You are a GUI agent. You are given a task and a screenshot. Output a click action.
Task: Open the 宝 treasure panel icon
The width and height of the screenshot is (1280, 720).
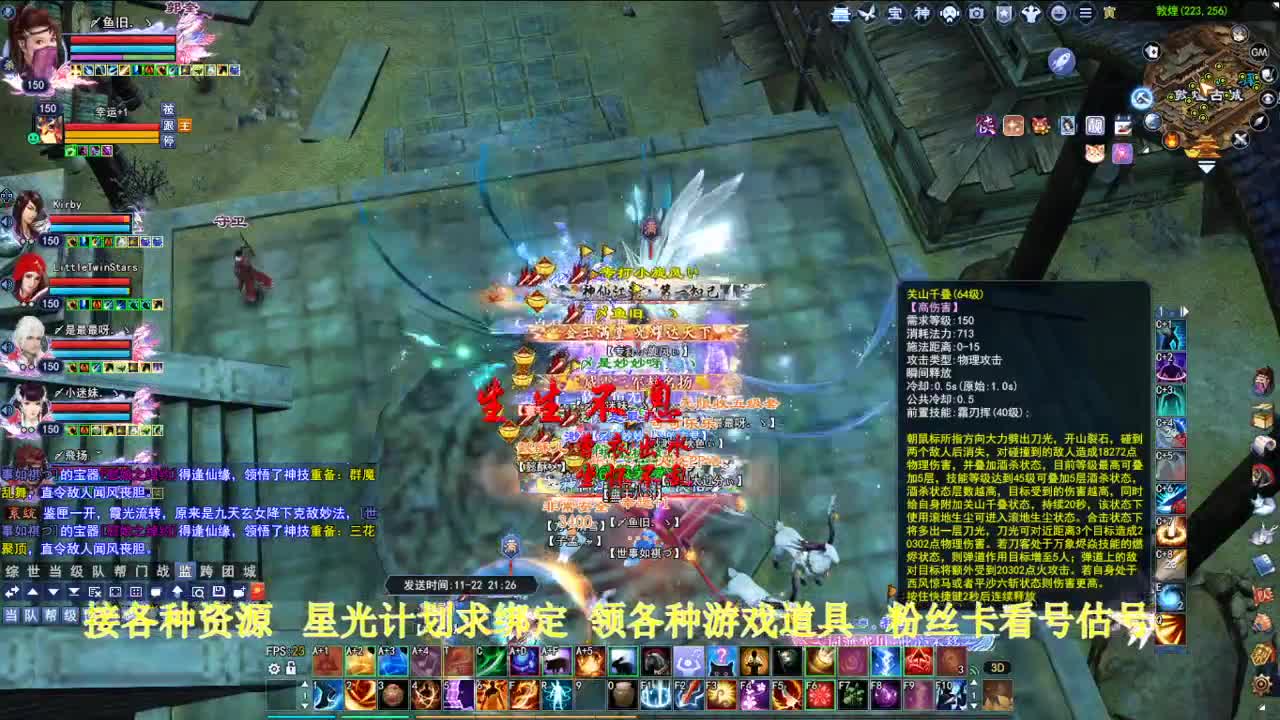point(895,13)
